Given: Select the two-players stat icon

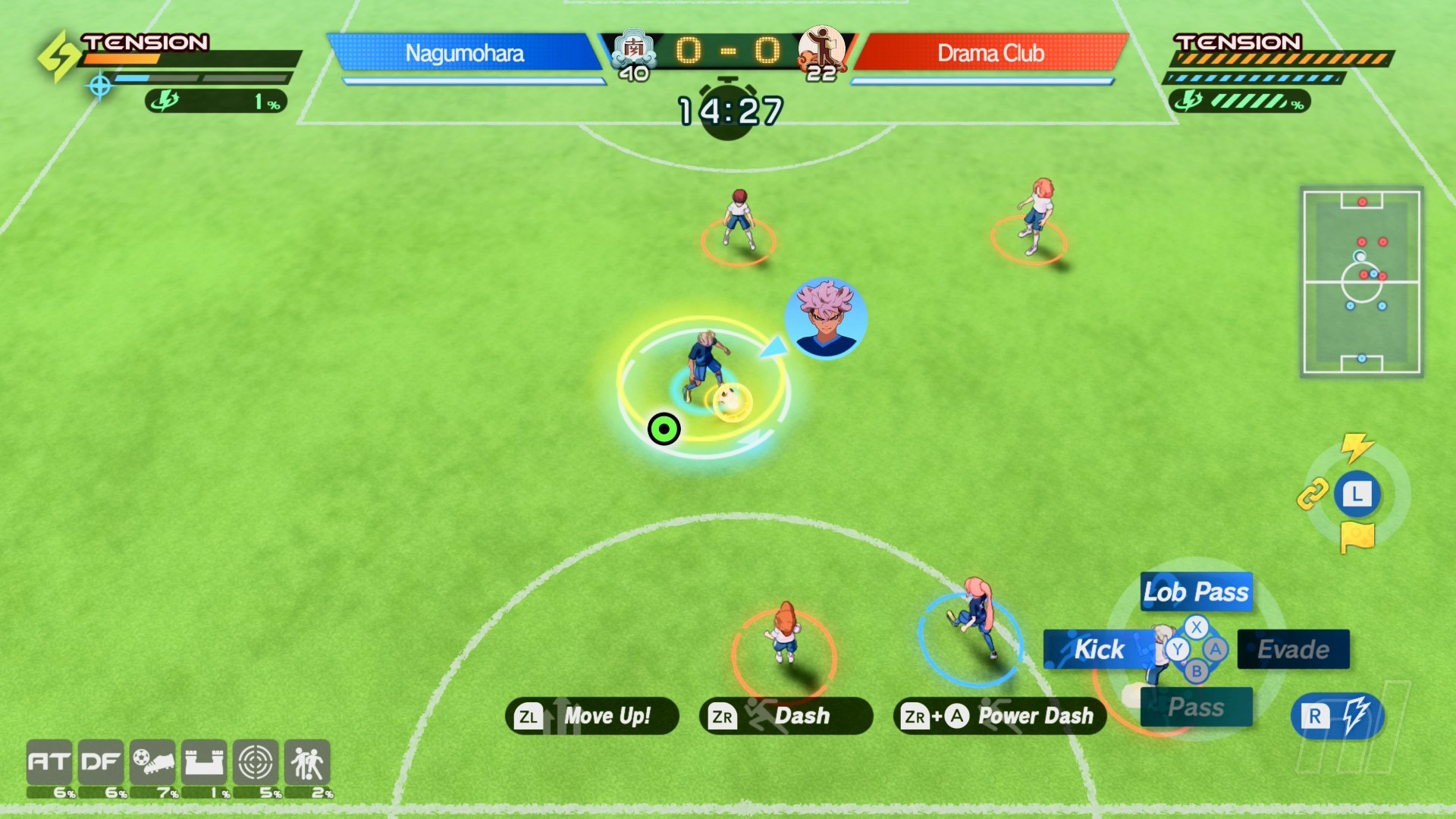Looking at the screenshot, I should tap(307, 762).
